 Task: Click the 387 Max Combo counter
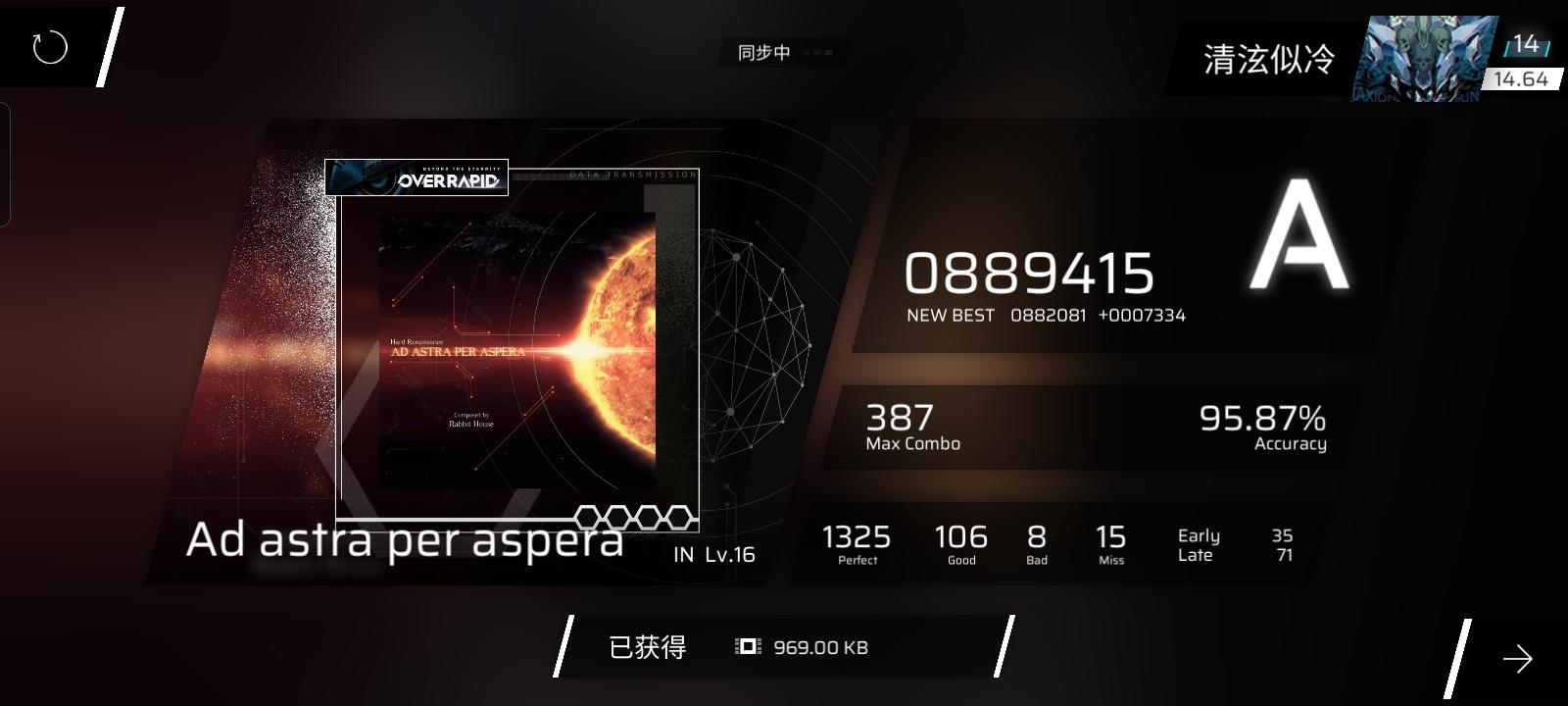[x=900, y=424]
